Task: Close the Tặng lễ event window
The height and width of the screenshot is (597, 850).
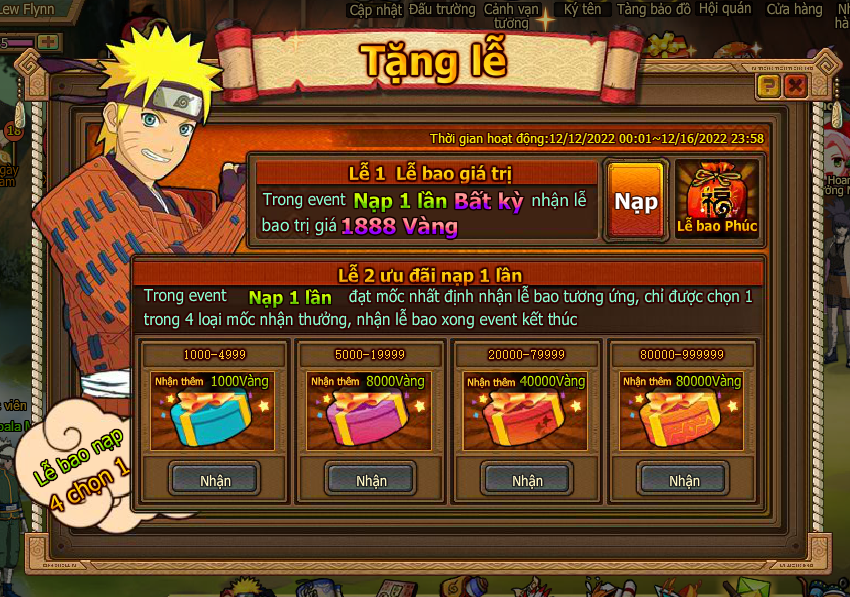Action: coord(796,86)
